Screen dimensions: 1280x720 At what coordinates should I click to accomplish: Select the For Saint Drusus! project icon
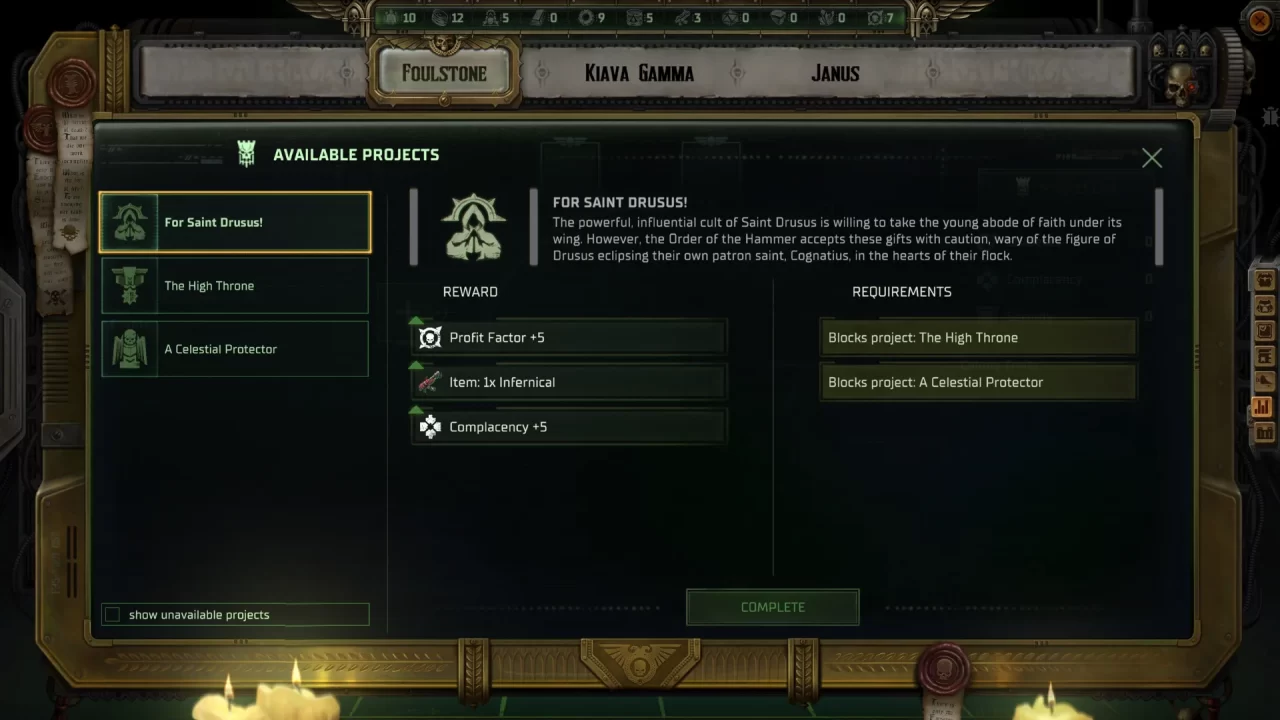[129, 221]
